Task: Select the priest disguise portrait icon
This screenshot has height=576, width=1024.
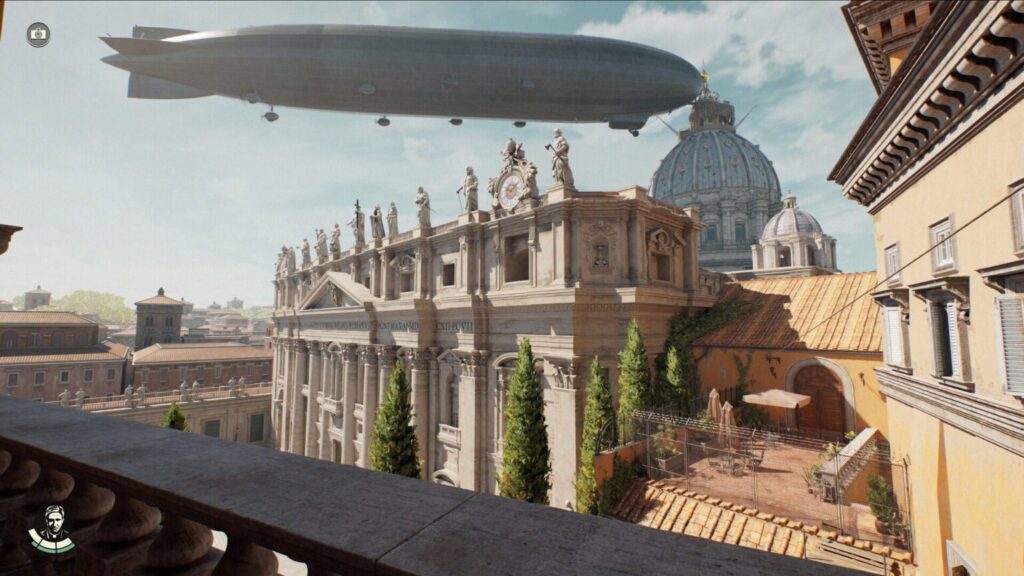Action: click(x=52, y=528)
